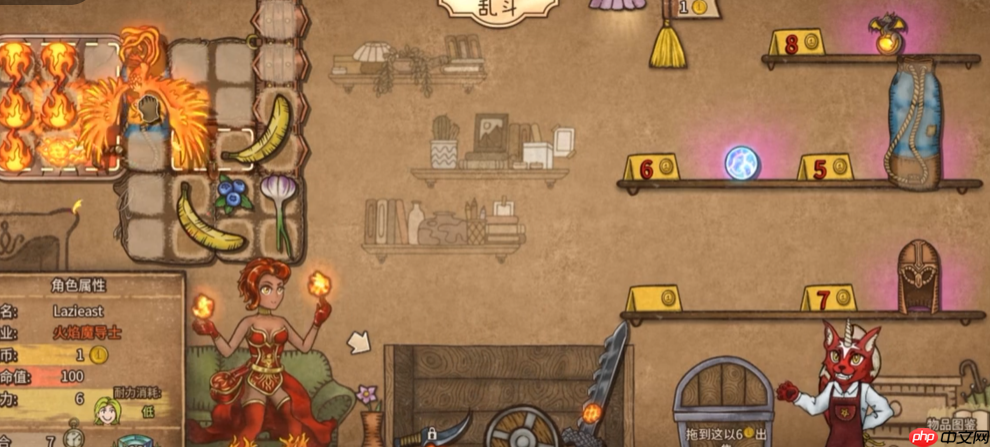The width and height of the screenshot is (990, 447).
Task: Buy the dragon egg priced 8 coins
Action: (x=886, y=38)
